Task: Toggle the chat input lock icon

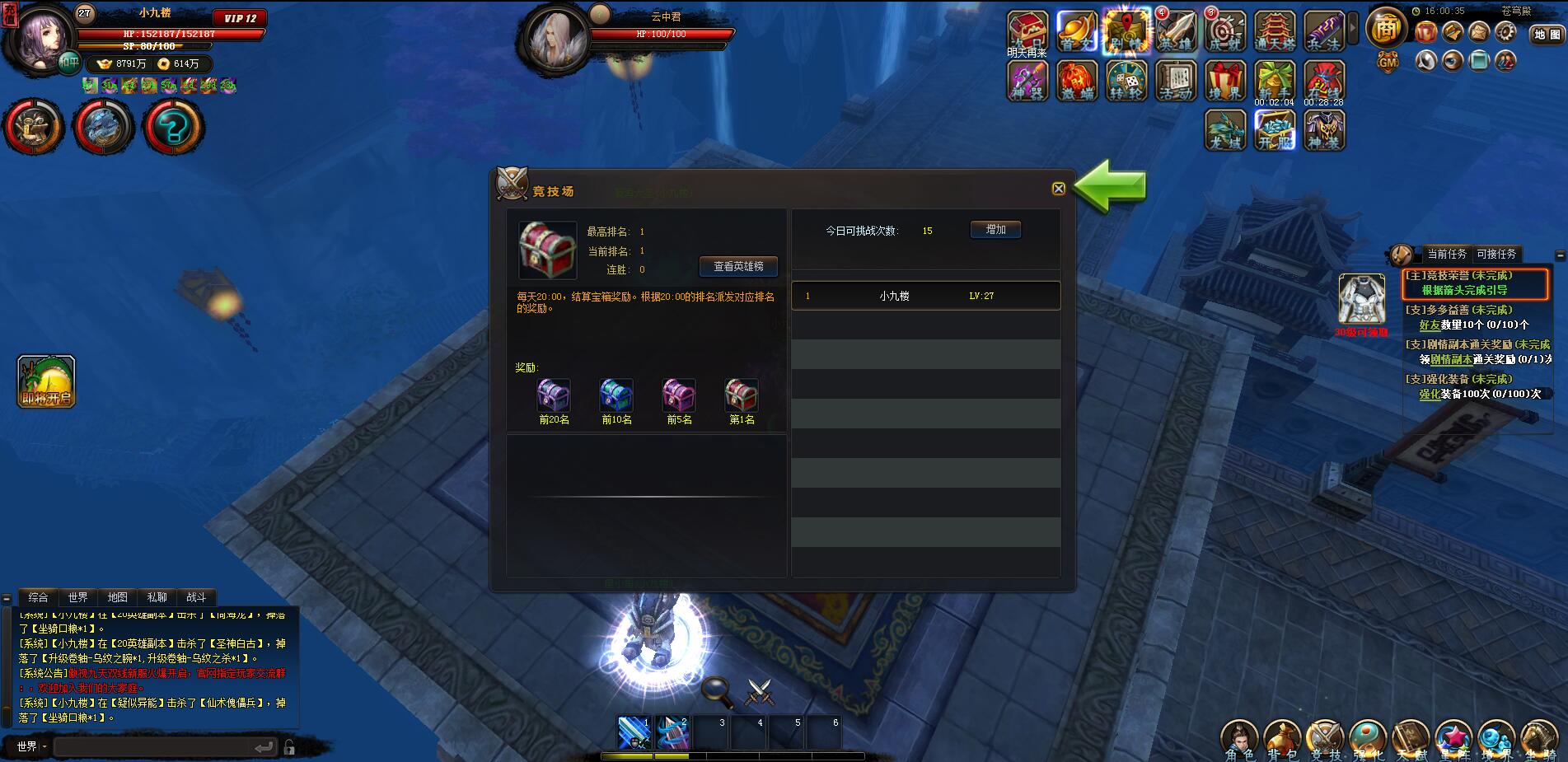Action: [290, 747]
